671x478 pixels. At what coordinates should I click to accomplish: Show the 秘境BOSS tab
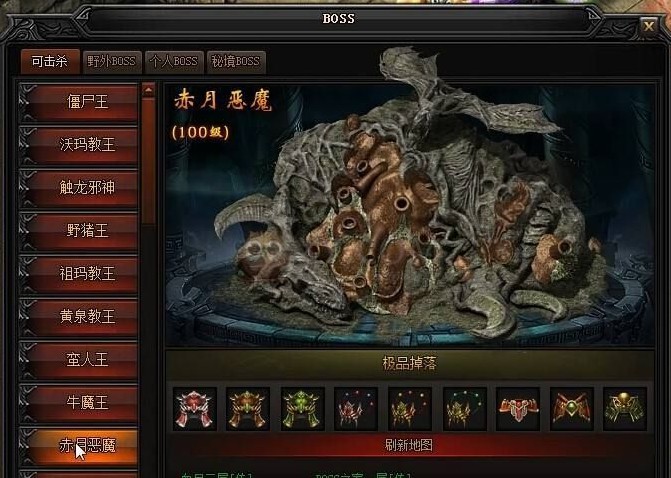[235, 61]
